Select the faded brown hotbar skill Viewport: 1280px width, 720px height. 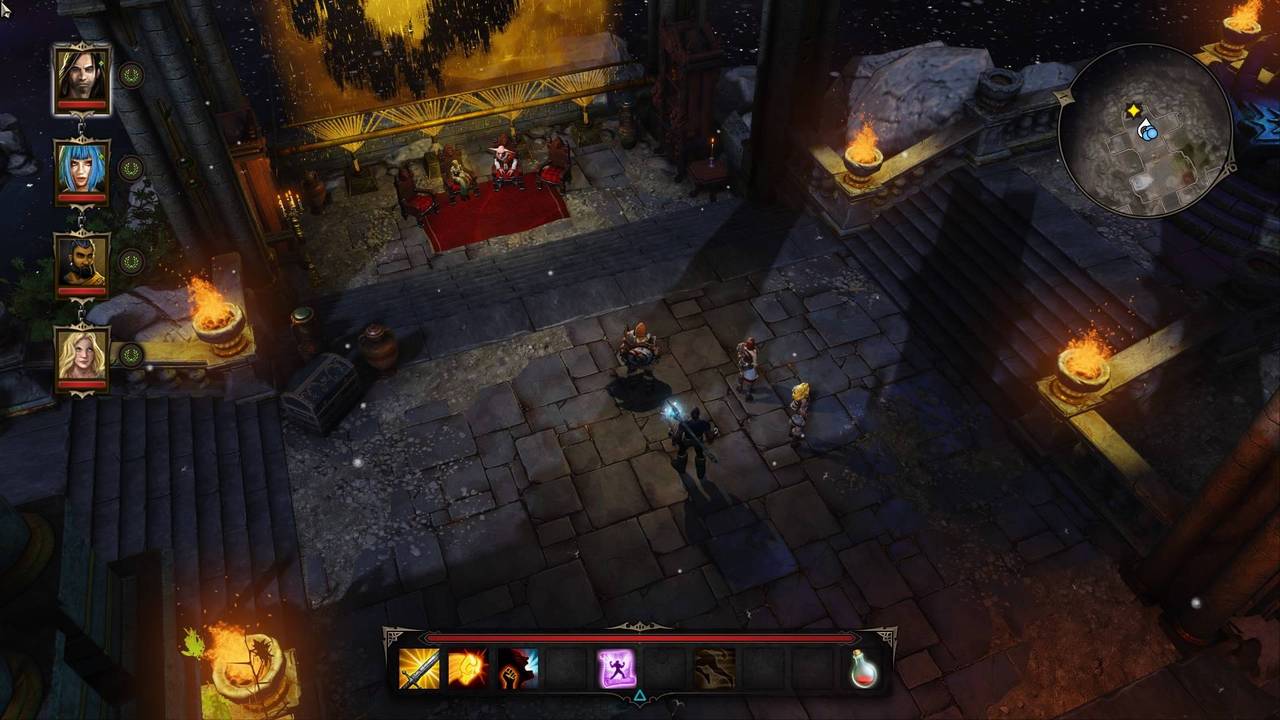tap(714, 668)
